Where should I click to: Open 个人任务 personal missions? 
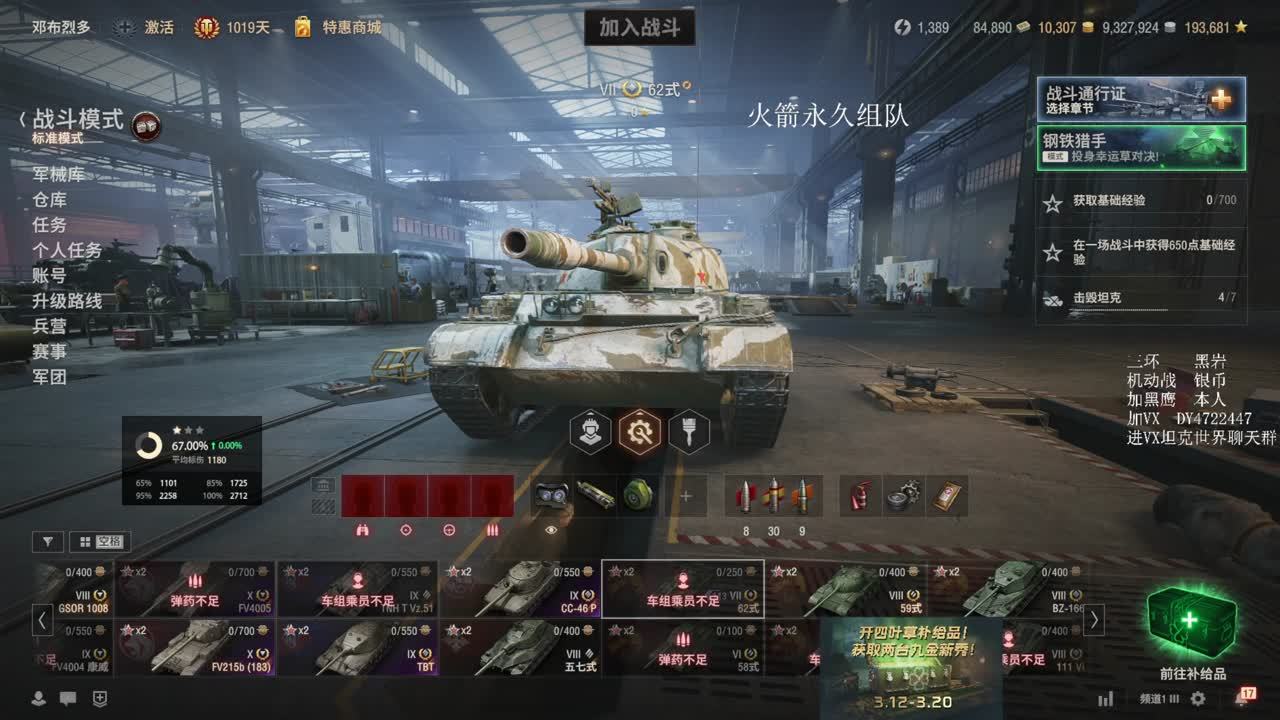click(67, 250)
